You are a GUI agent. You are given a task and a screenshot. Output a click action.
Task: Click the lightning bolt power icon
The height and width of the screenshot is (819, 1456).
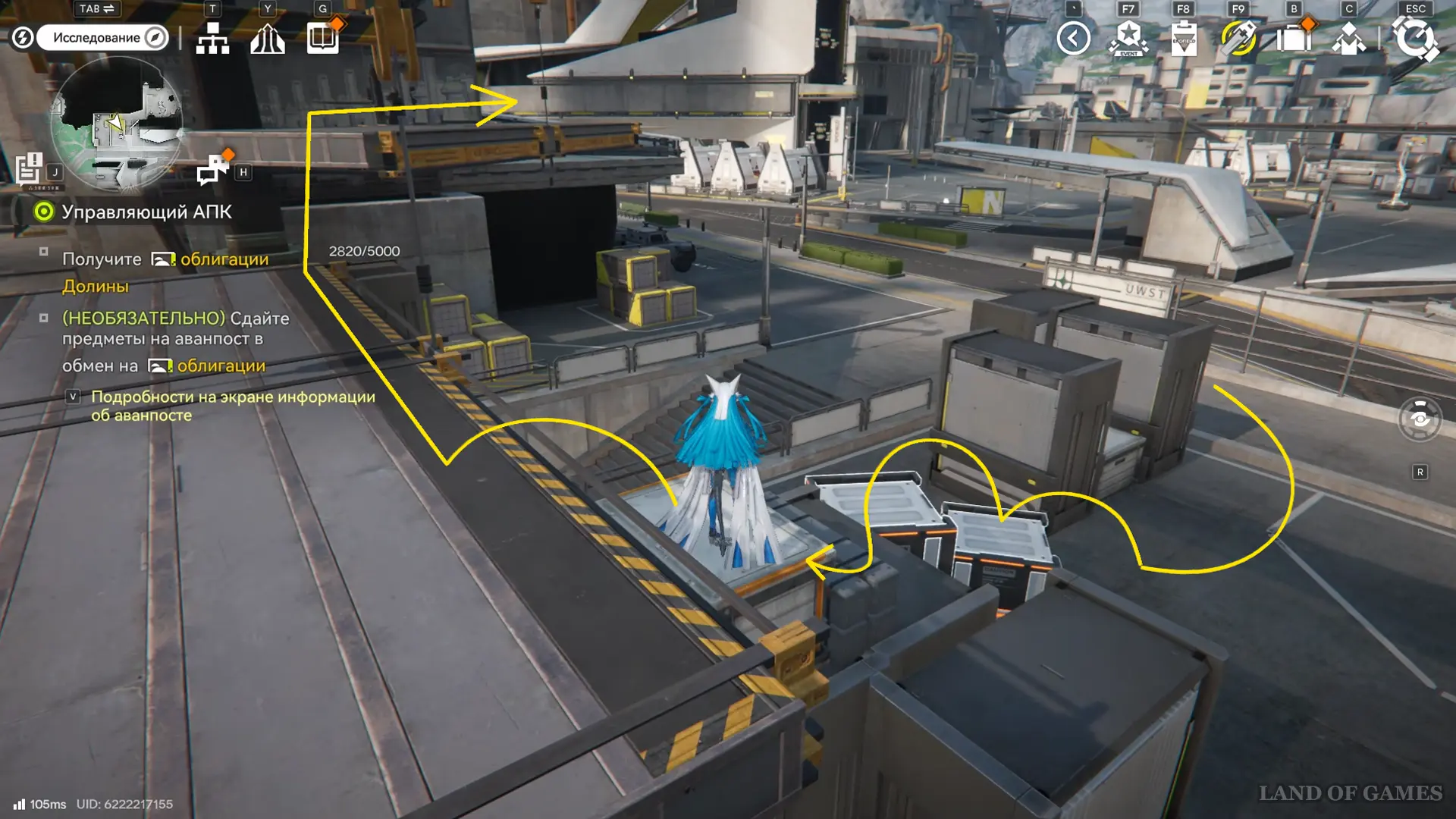(23, 37)
